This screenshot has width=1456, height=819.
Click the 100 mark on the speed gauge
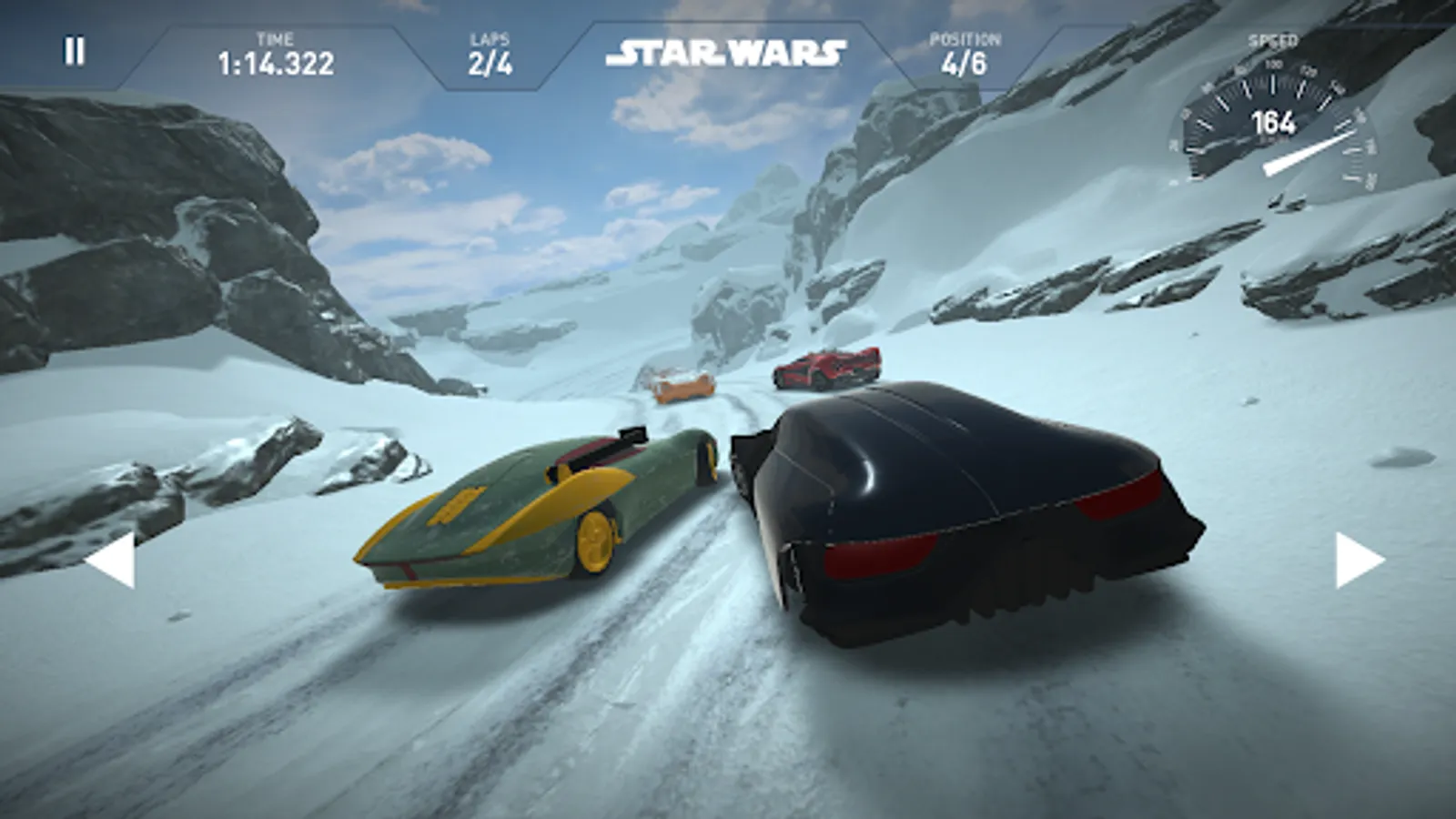click(1273, 64)
